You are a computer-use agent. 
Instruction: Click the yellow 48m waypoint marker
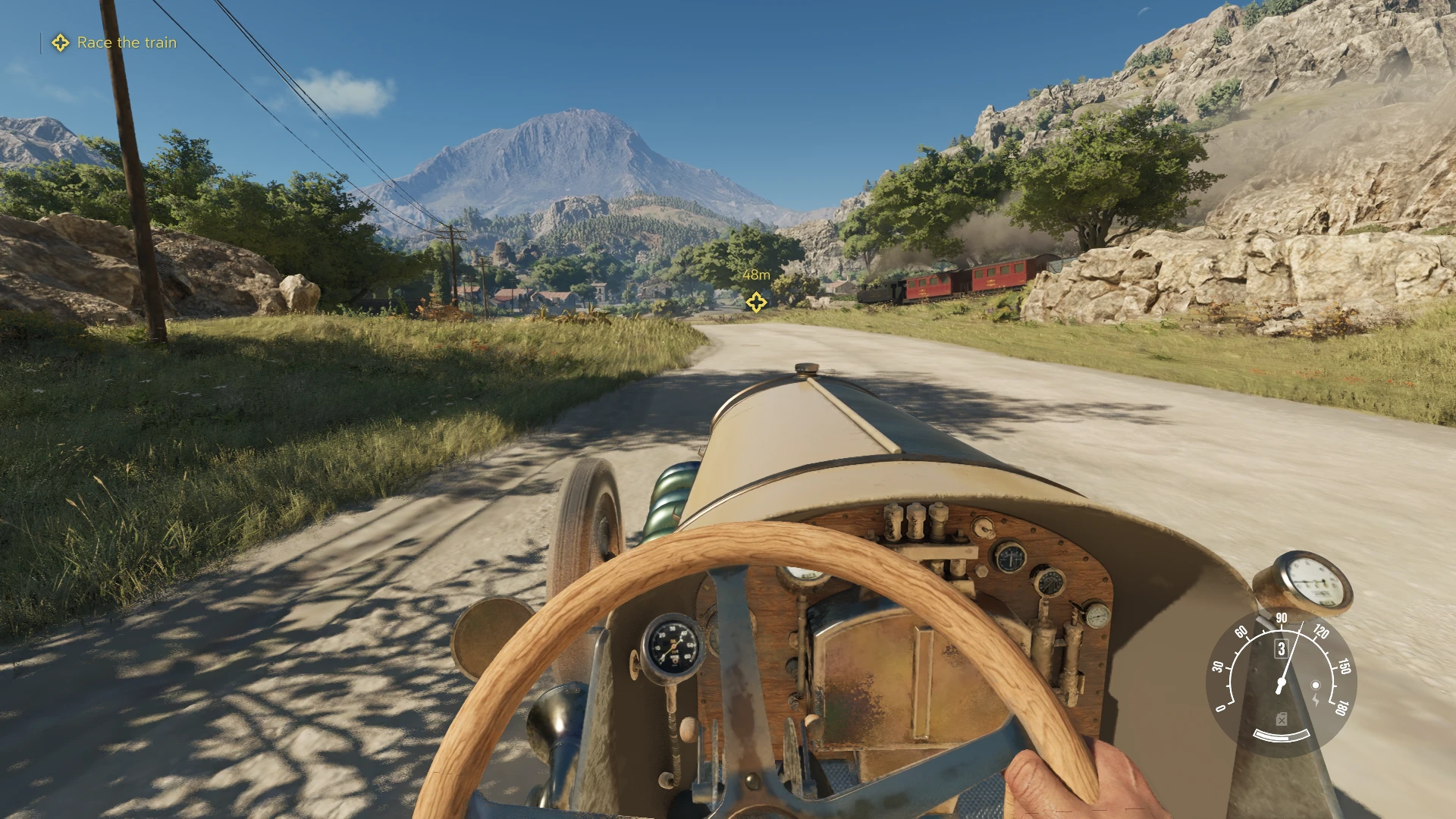coord(755,302)
